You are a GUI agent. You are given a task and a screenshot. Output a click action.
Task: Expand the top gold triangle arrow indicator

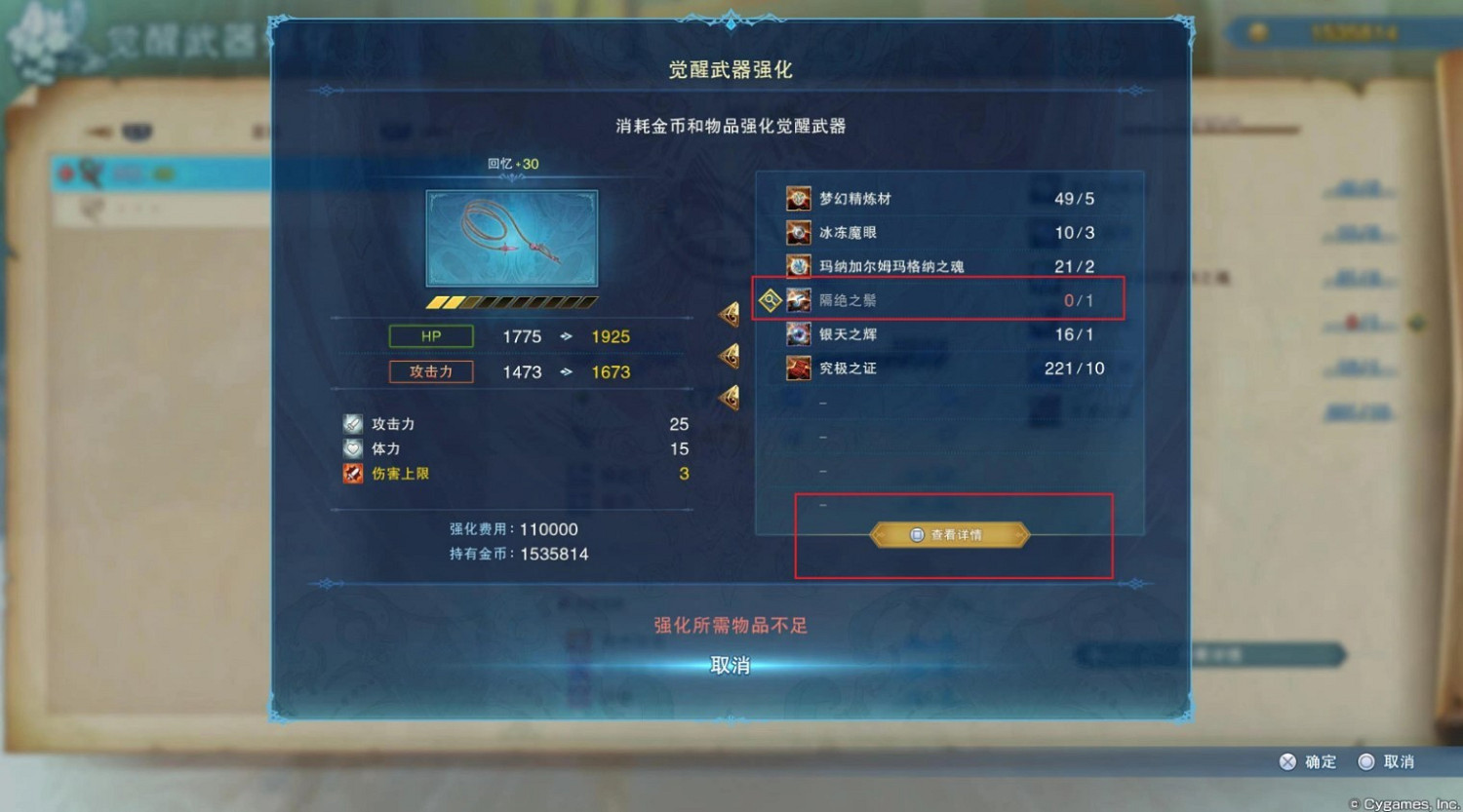pos(728,314)
